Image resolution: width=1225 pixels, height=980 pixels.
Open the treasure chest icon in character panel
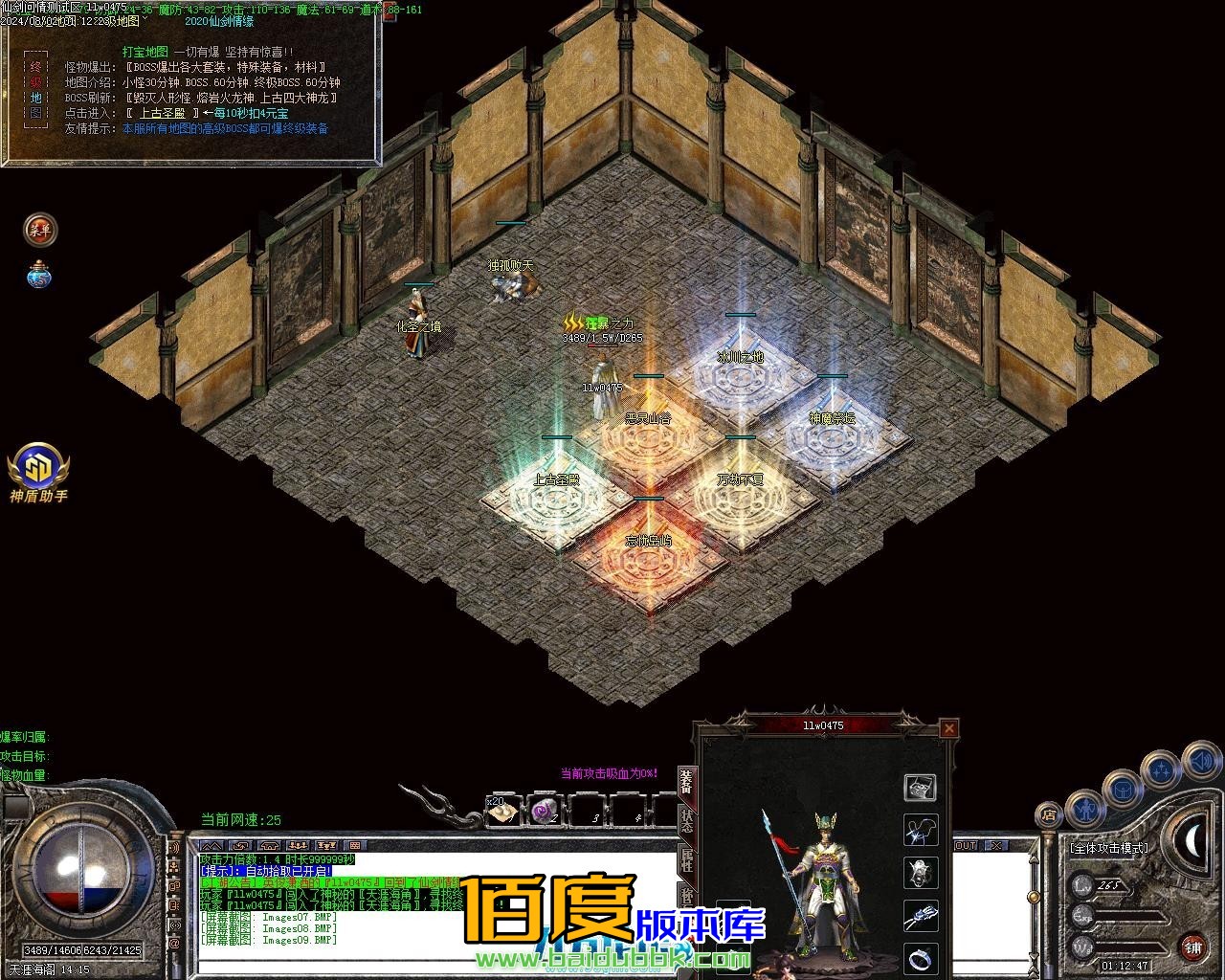point(920,787)
